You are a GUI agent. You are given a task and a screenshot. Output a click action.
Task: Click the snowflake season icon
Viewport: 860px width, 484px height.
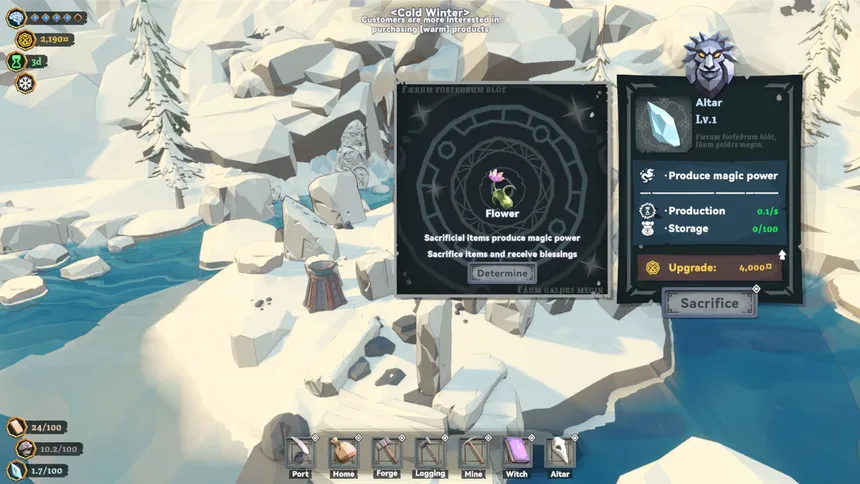pyautogui.click(x=24, y=83)
